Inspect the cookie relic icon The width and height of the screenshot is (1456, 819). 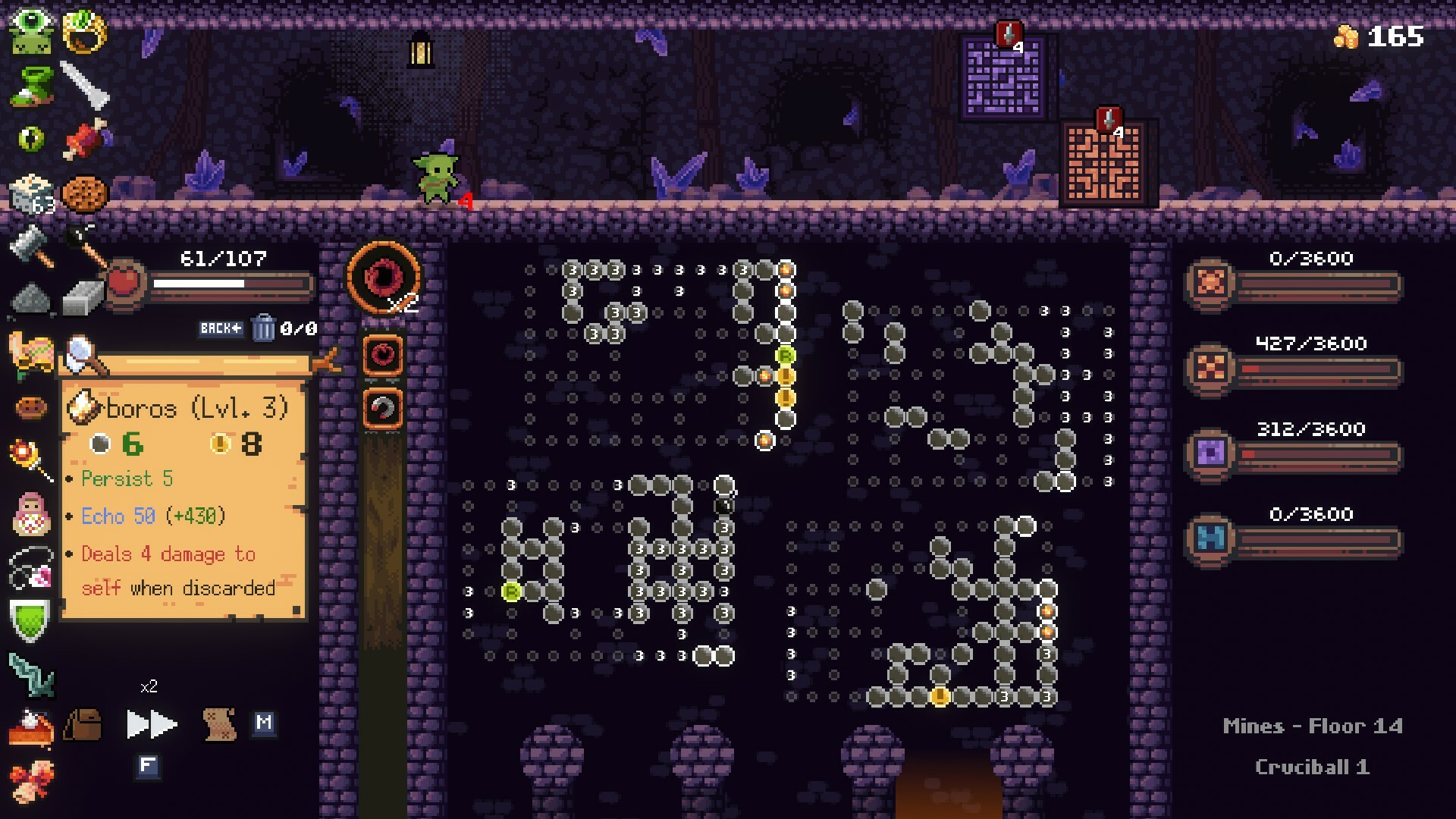pyautogui.click(x=85, y=192)
